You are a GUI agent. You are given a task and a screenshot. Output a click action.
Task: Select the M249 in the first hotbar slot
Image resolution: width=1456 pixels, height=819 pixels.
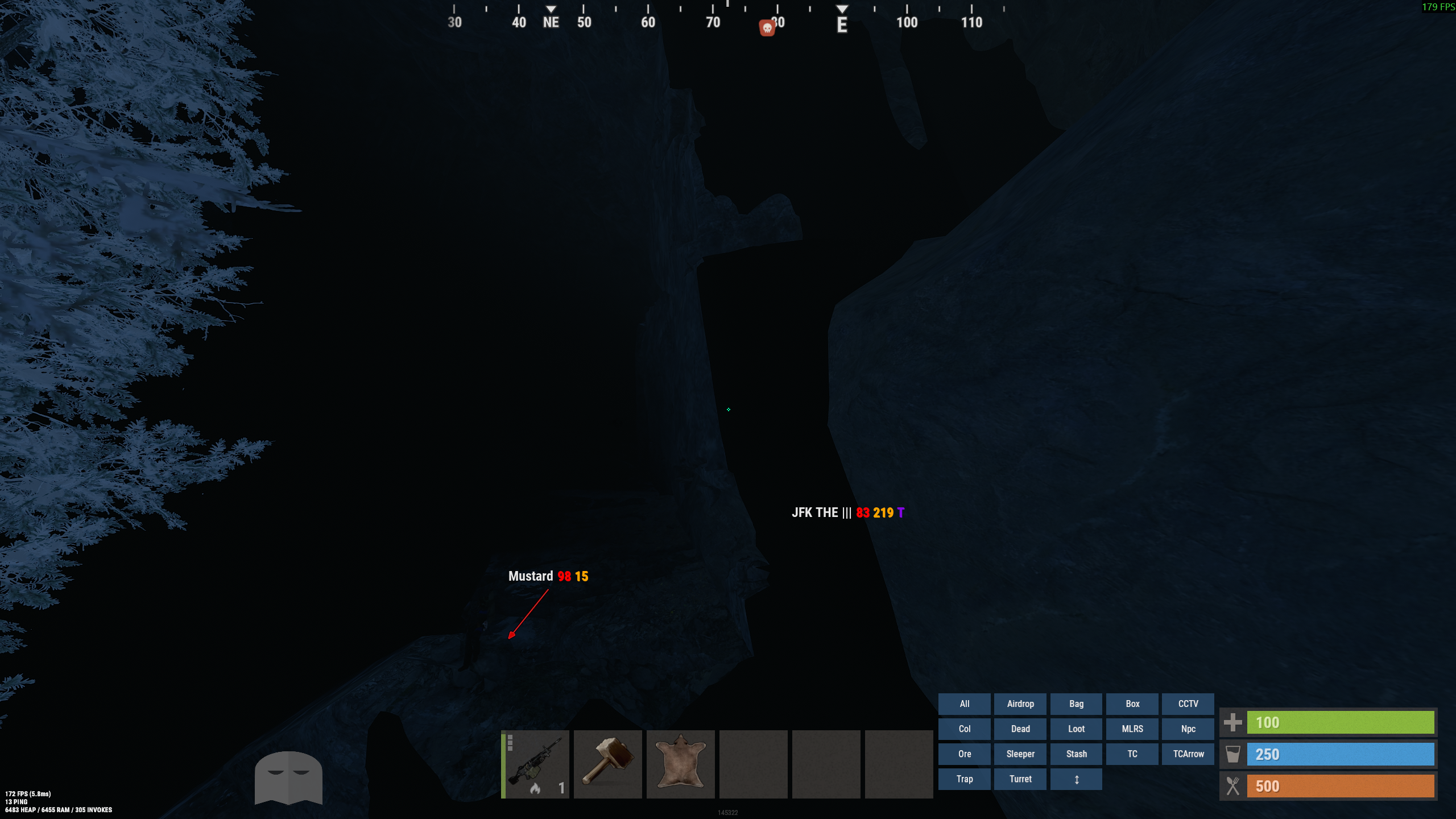tap(535, 764)
